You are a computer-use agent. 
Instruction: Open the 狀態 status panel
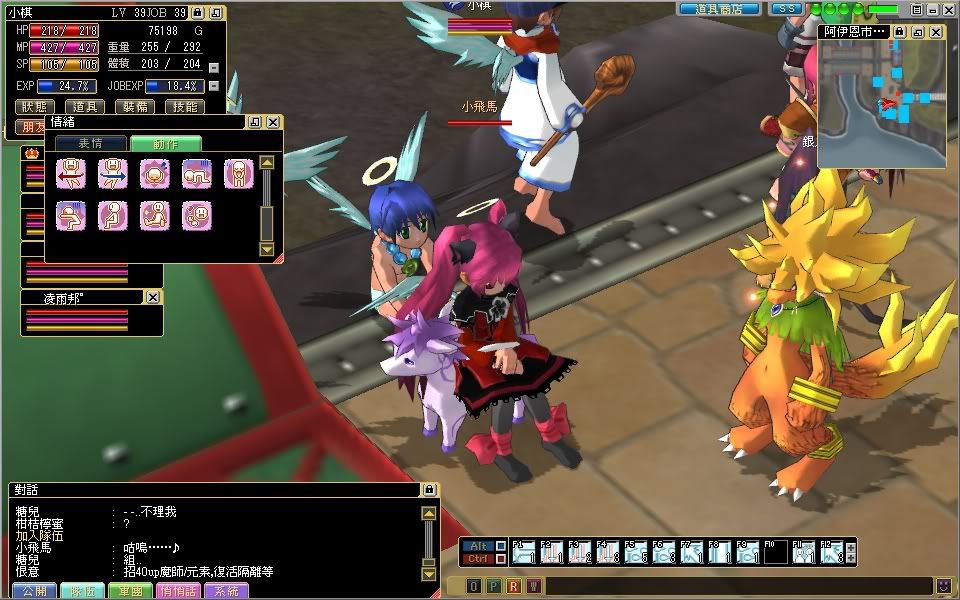pos(36,106)
